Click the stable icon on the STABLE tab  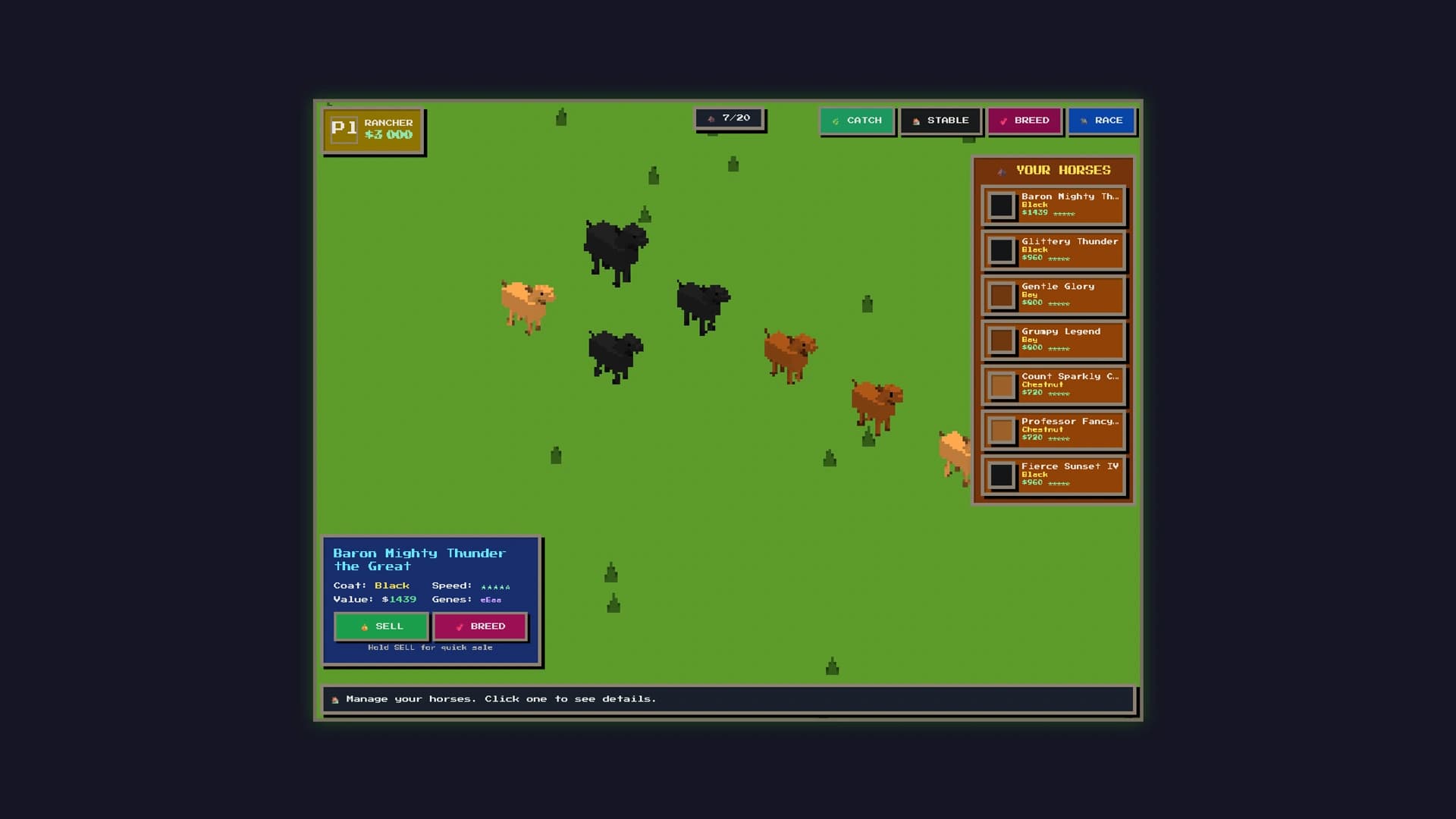916,121
